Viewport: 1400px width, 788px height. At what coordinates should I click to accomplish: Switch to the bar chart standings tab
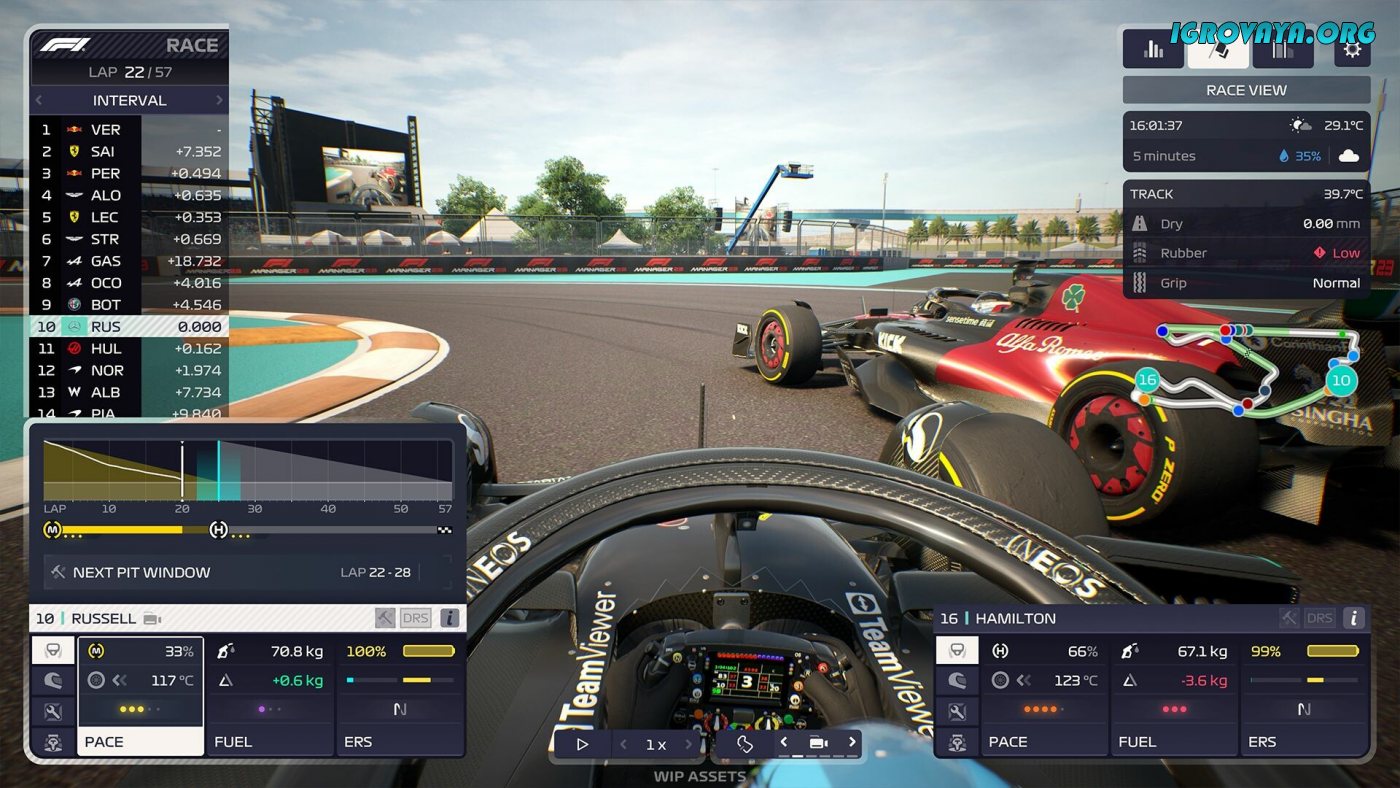click(1153, 49)
